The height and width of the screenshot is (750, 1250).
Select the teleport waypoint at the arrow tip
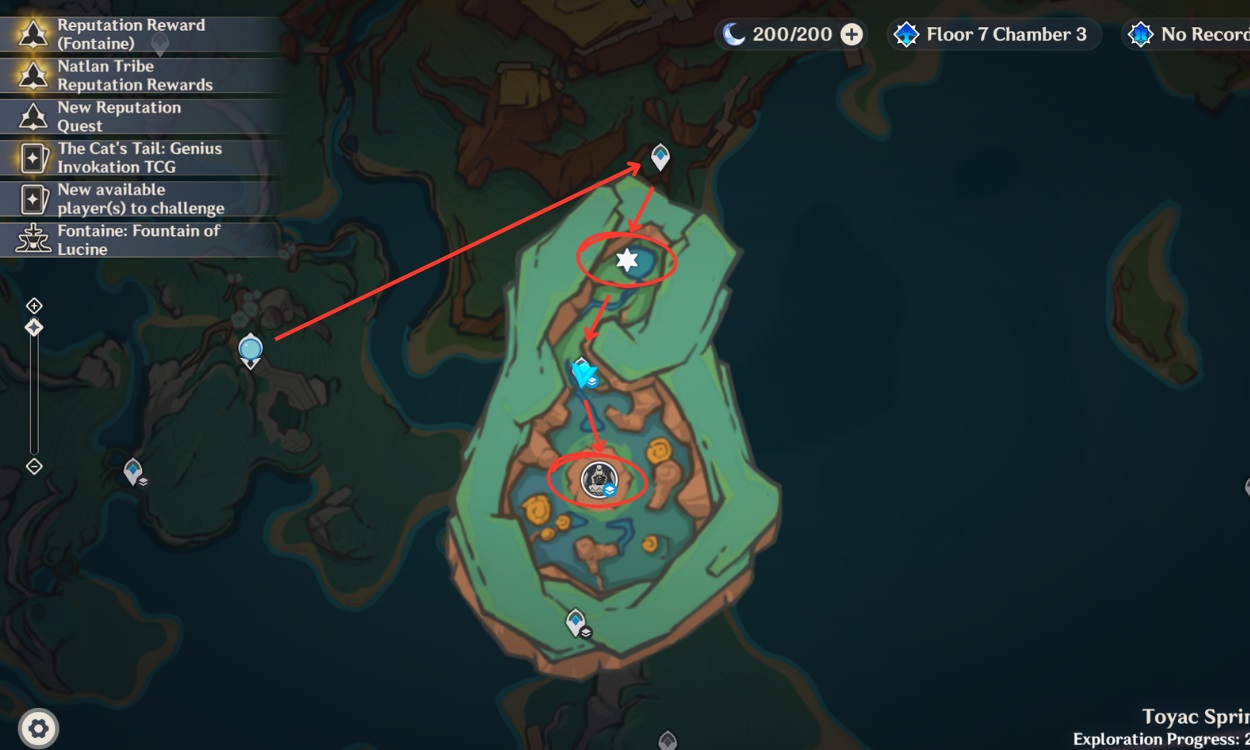click(x=660, y=156)
